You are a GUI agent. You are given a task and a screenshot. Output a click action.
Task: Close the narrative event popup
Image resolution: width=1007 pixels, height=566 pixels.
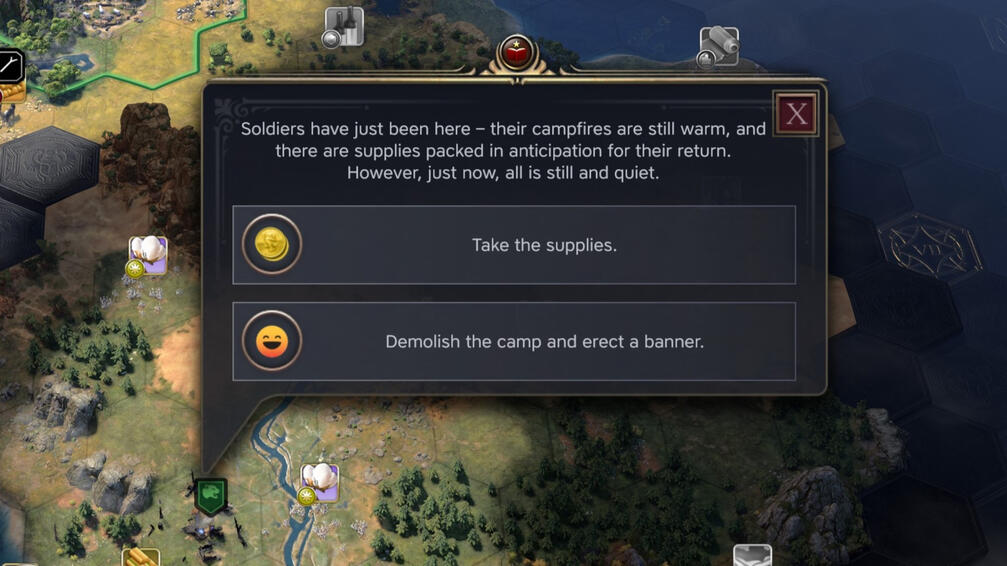(796, 114)
